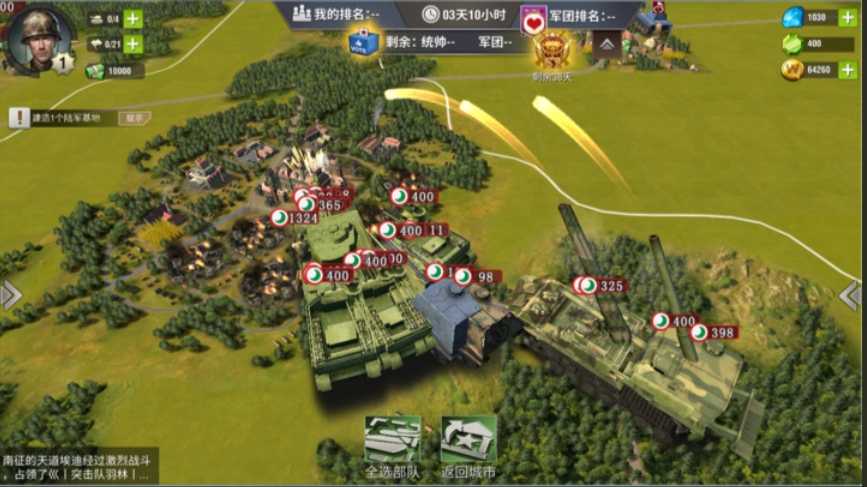867x487 pixels.
Task: Open the commander portrait profile
Action: tap(39, 39)
